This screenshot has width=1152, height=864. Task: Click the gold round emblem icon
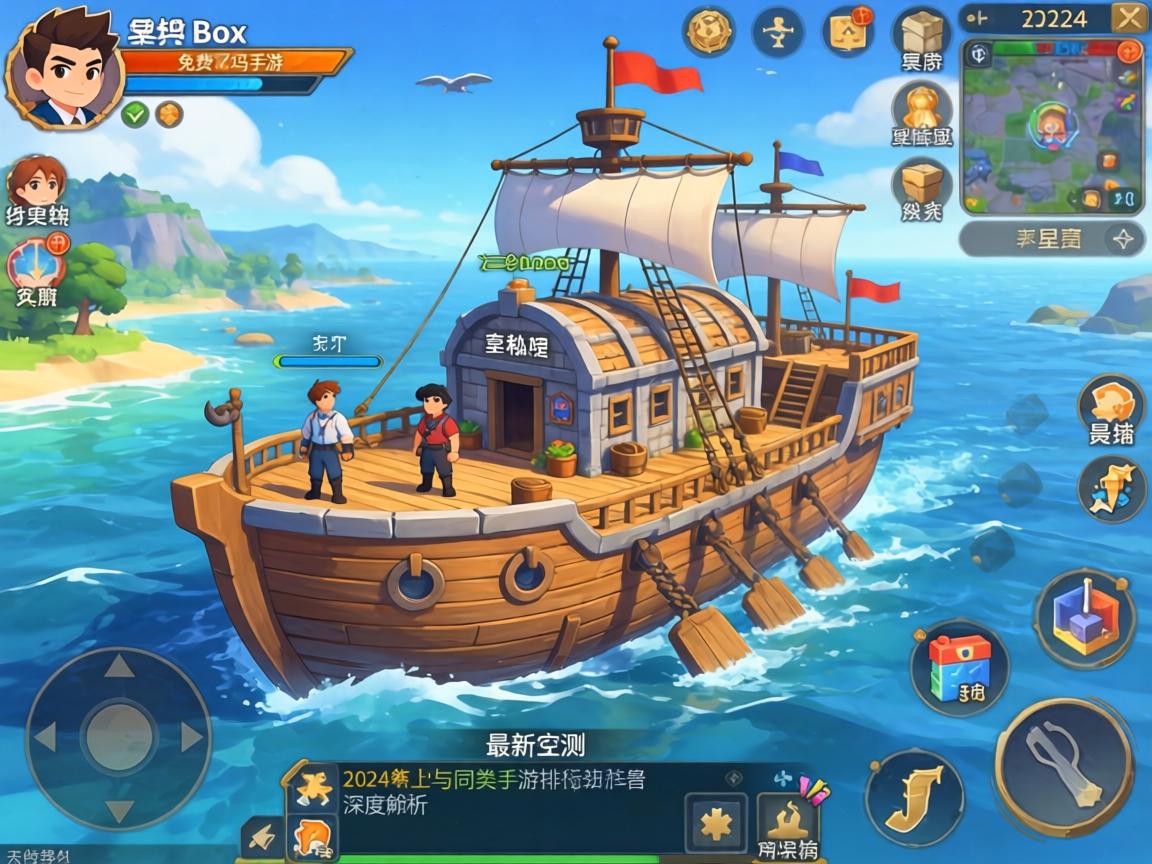click(709, 31)
